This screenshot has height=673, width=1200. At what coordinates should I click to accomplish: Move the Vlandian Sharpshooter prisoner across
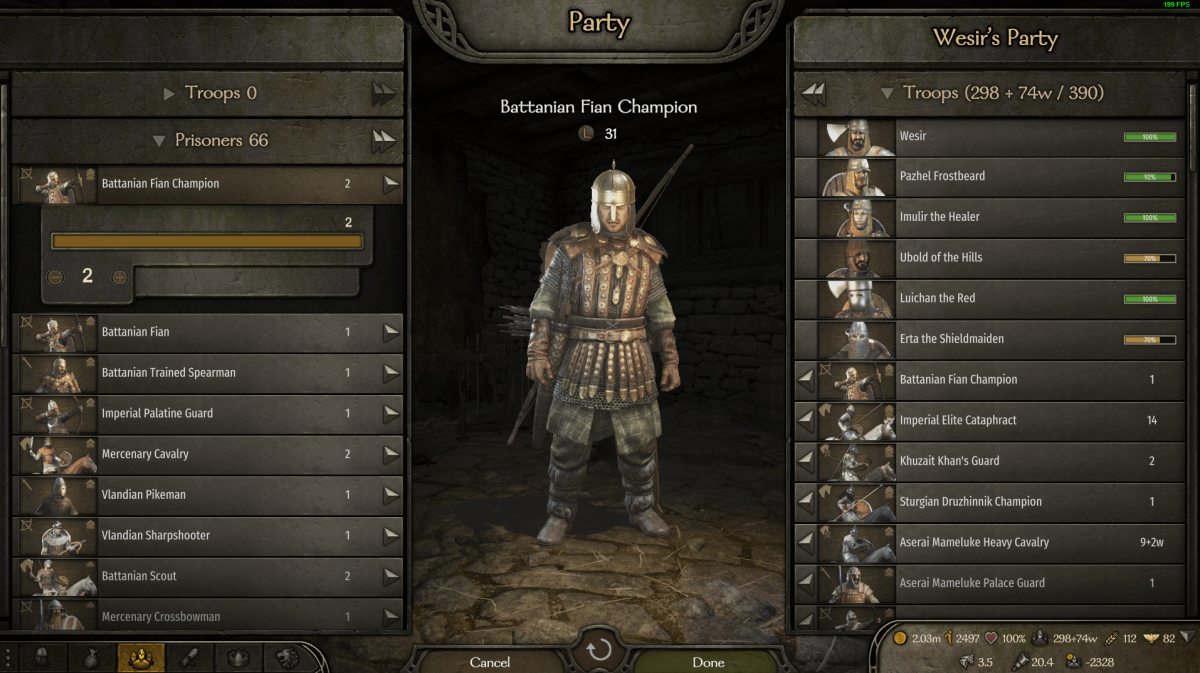coord(391,536)
